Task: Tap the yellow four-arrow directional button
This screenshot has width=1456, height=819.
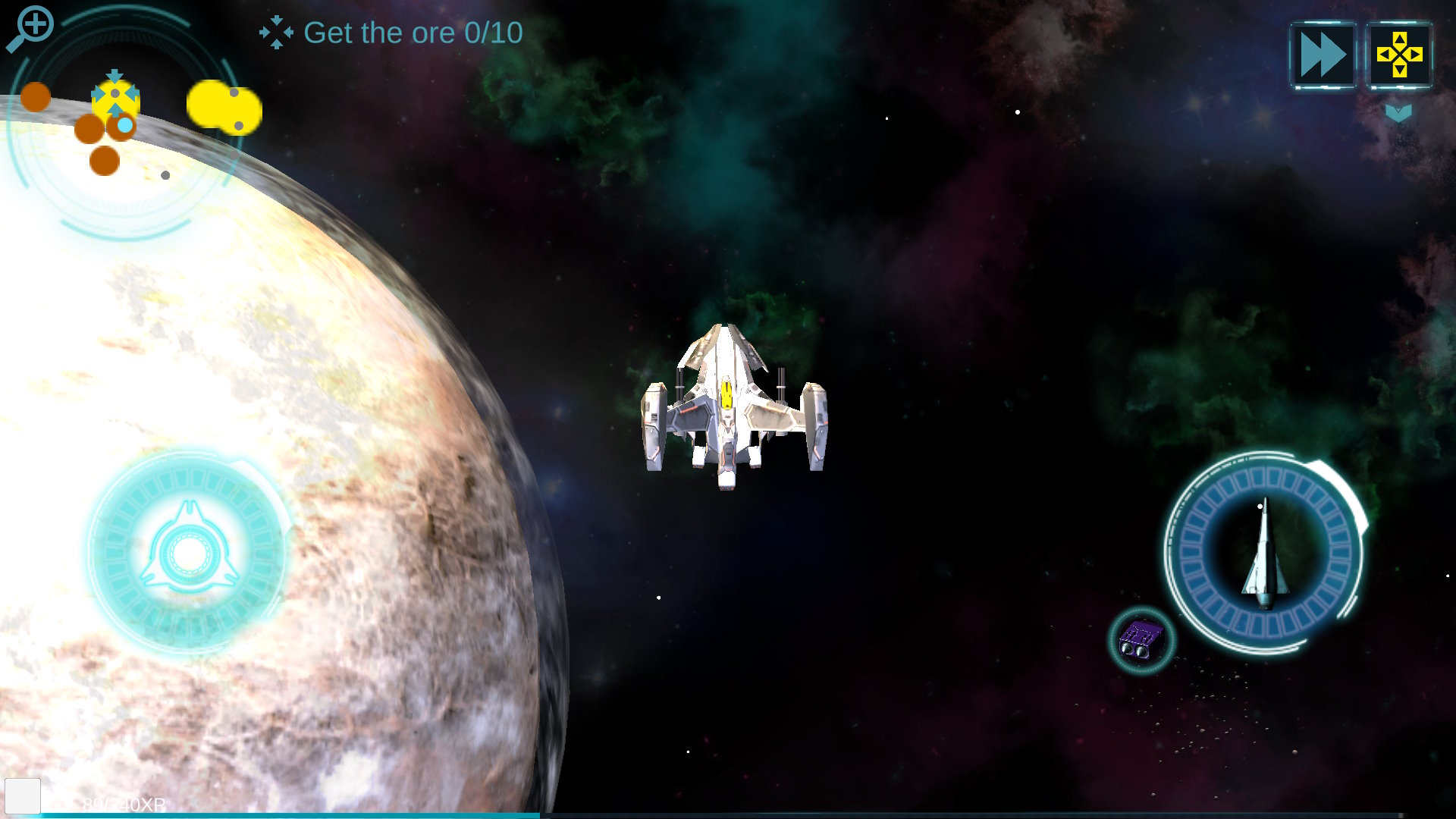Action: click(x=1399, y=55)
